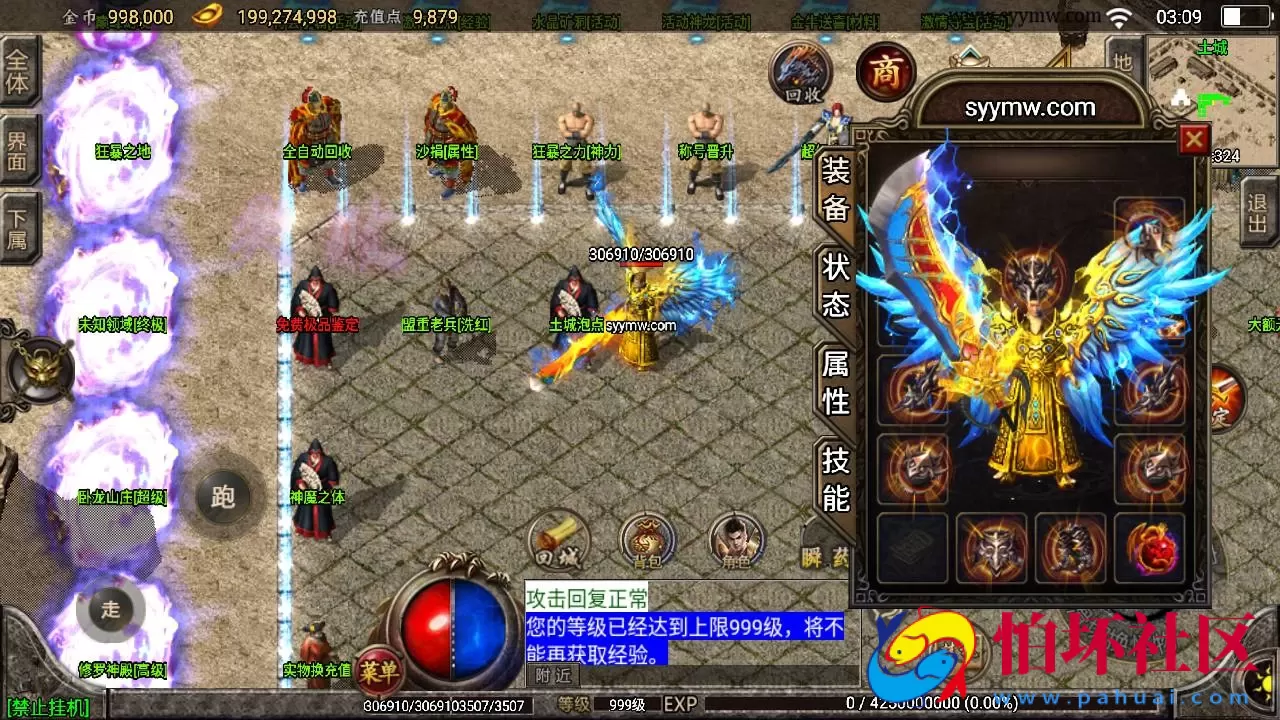Open the 界面 panel selector
This screenshot has height=720, width=1280.
click(x=20, y=146)
